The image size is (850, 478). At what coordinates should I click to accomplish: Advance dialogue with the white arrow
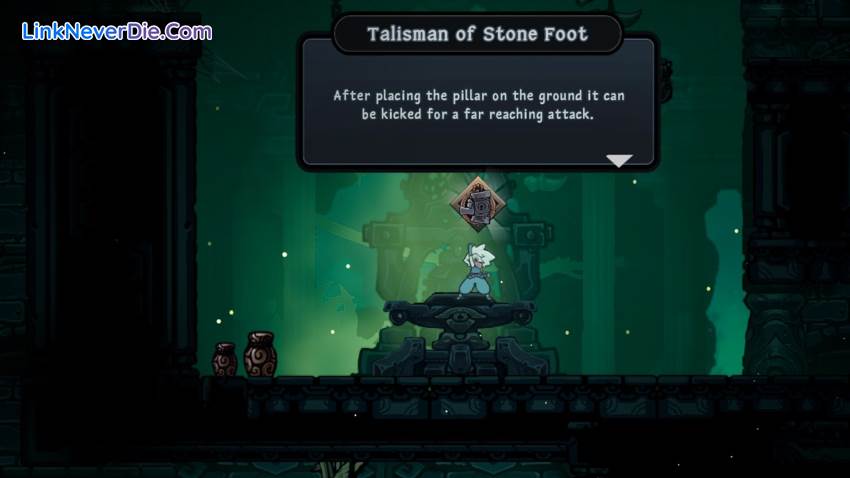(619, 160)
